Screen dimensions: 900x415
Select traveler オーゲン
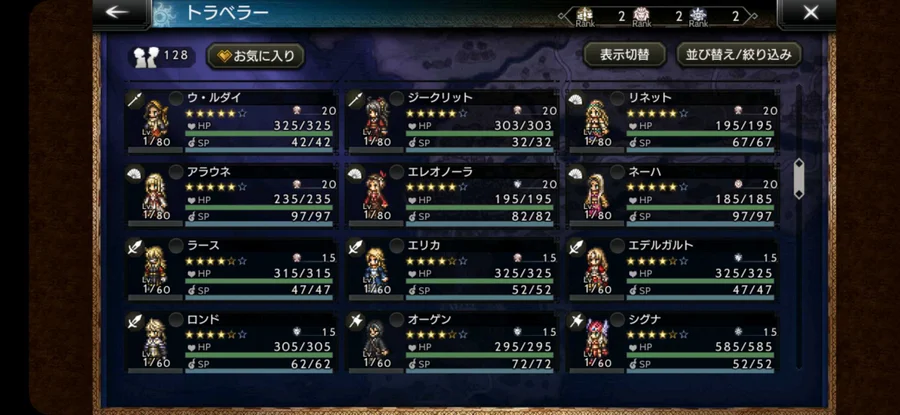(x=453, y=341)
